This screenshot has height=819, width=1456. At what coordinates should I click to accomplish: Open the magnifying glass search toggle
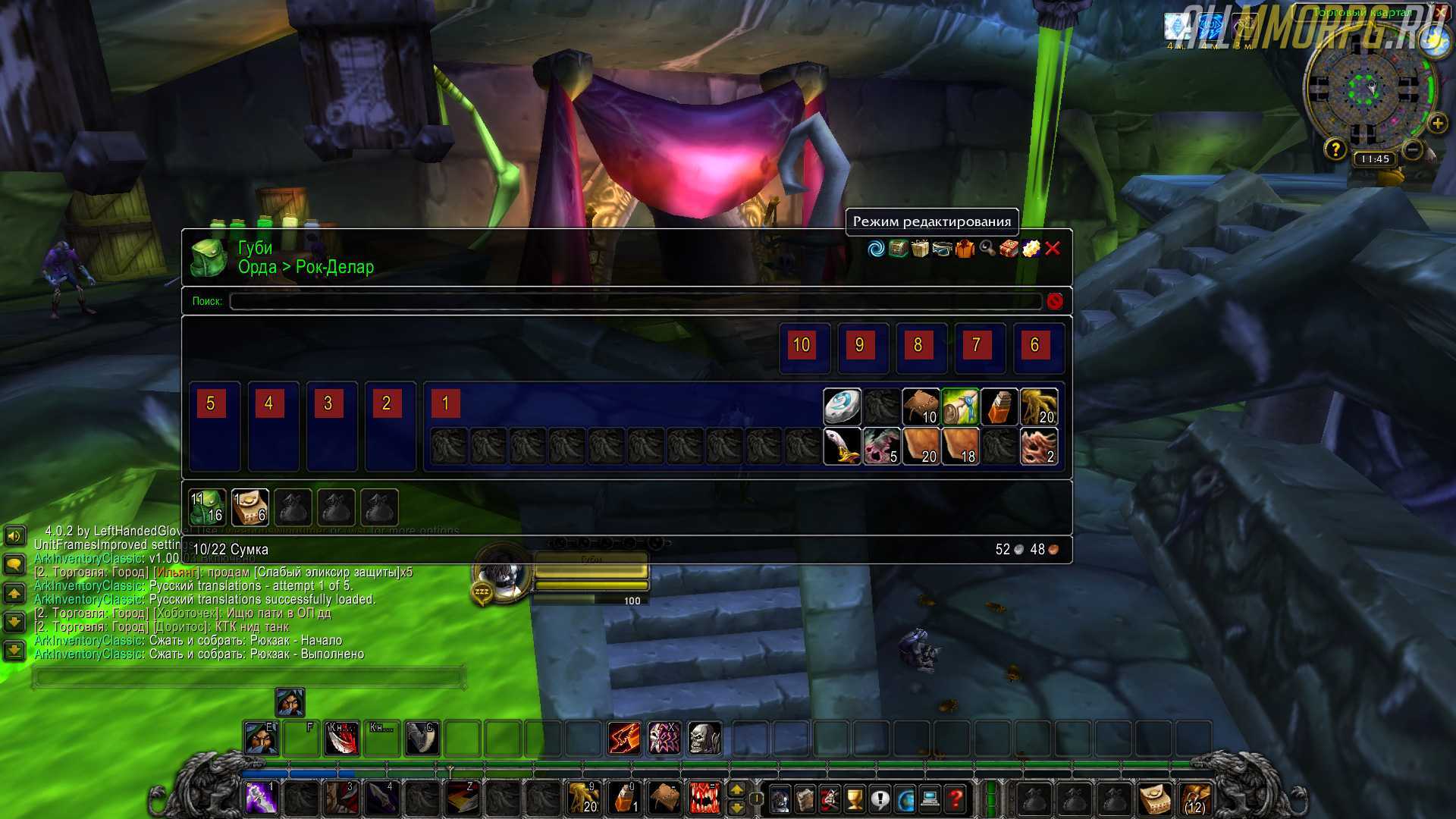click(x=987, y=249)
